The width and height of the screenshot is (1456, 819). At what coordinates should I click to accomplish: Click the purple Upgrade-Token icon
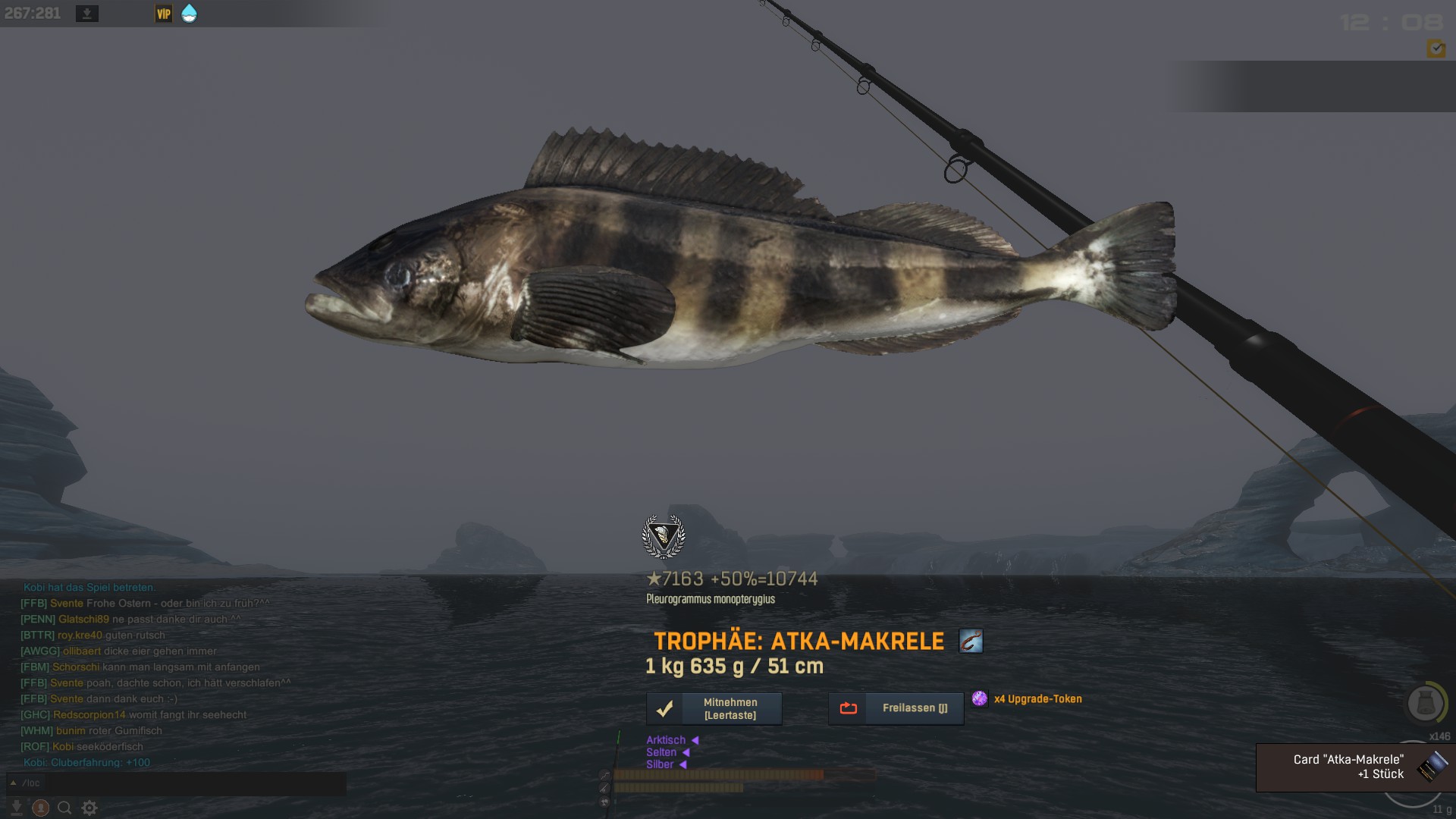[x=980, y=698]
